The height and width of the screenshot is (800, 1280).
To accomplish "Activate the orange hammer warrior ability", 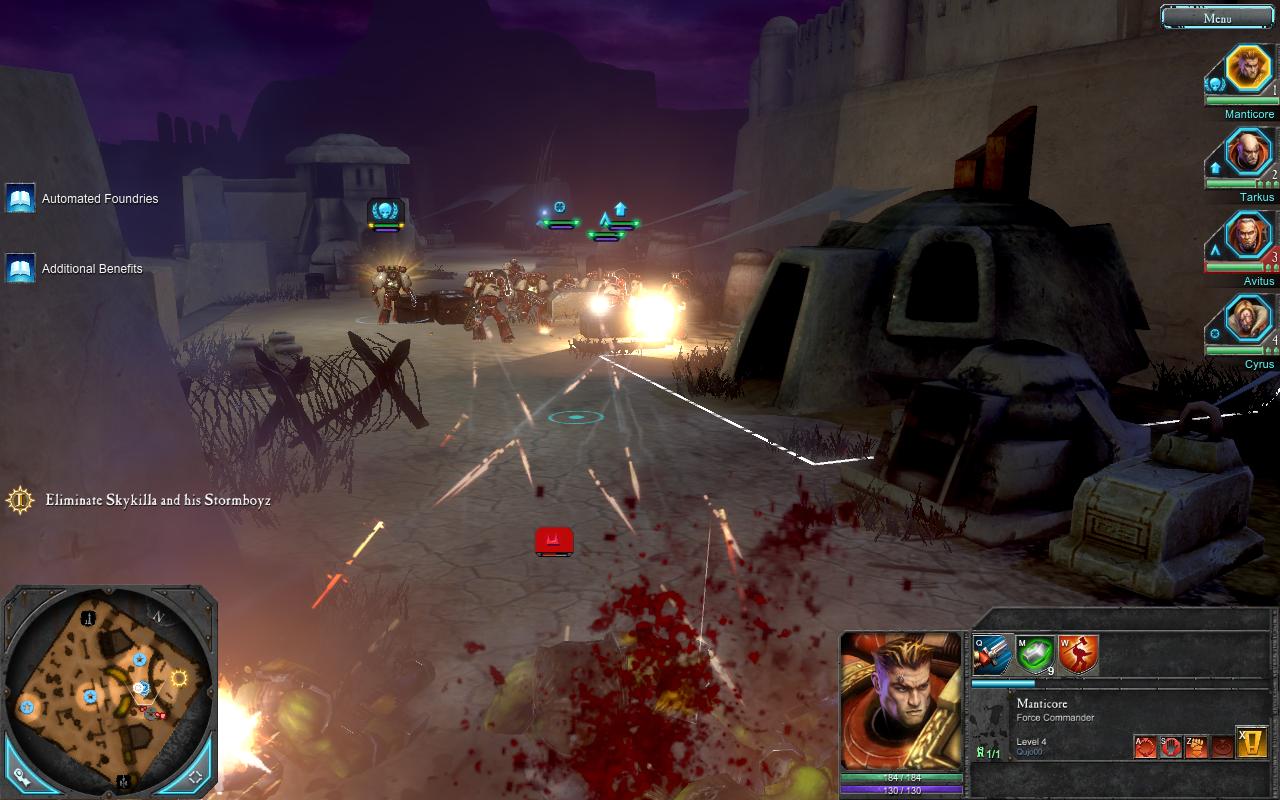I will coord(1078,655).
